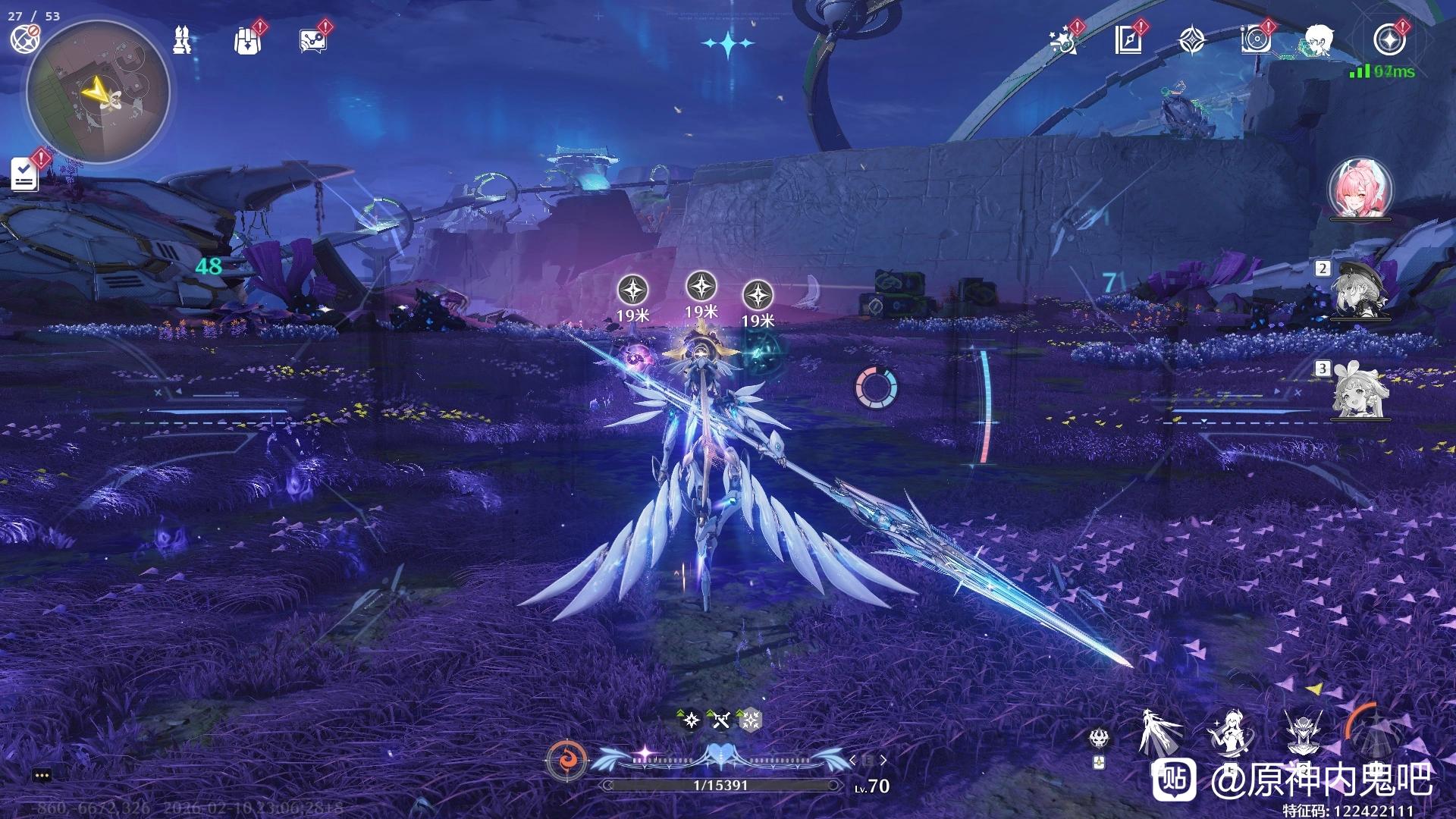Activate the caped figure skill icon
The width and height of the screenshot is (1456, 819).
(x=1160, y=733)
